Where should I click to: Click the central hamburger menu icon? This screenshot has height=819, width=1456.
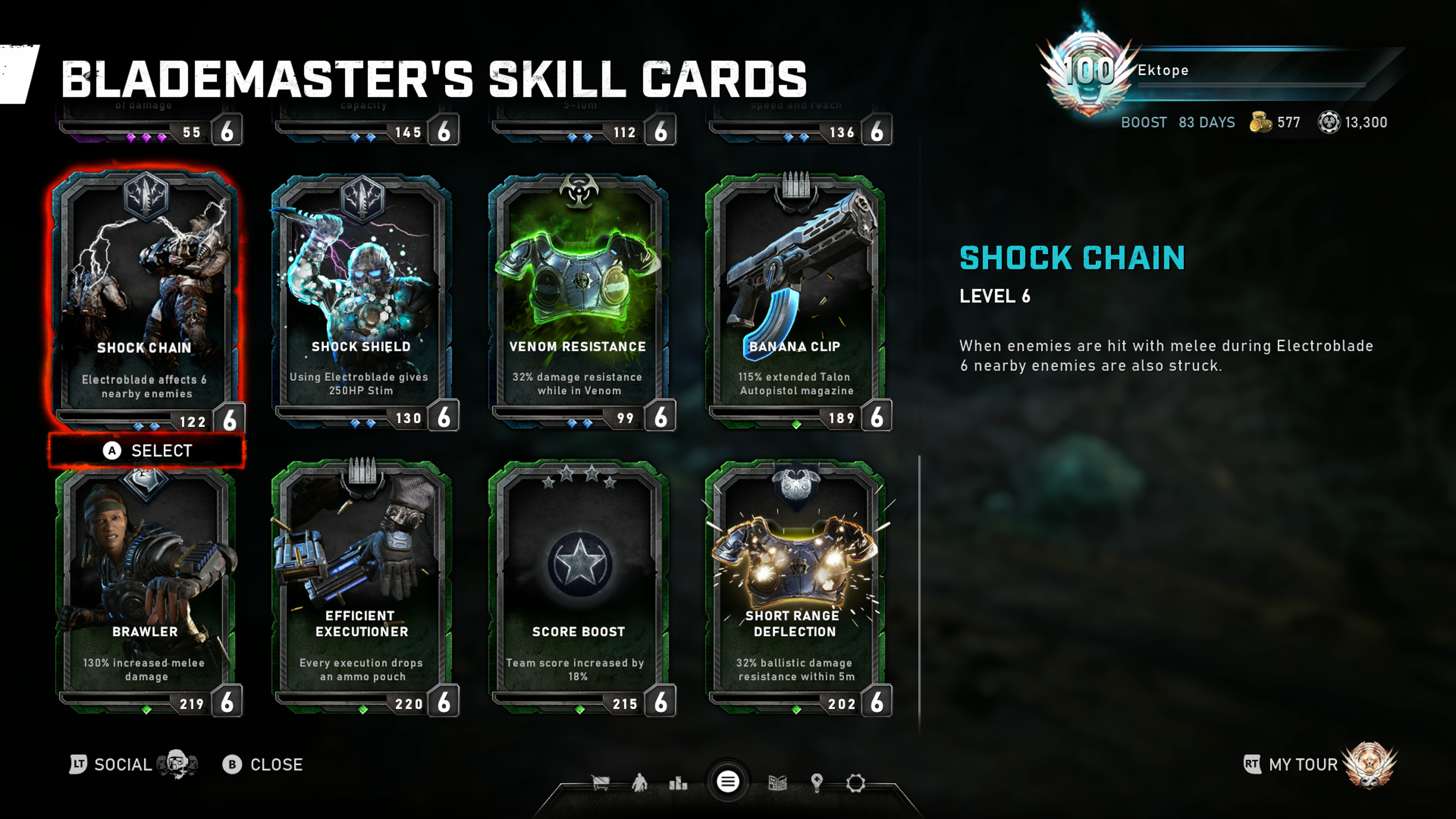click(x=728, y=782)
